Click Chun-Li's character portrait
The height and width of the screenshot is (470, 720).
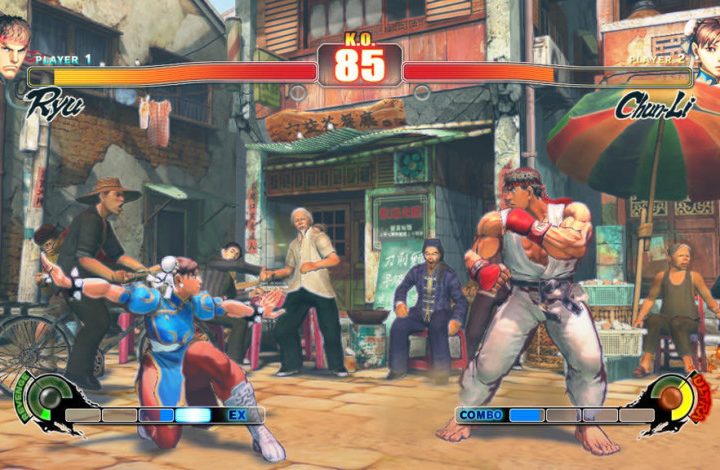point(704,47)
